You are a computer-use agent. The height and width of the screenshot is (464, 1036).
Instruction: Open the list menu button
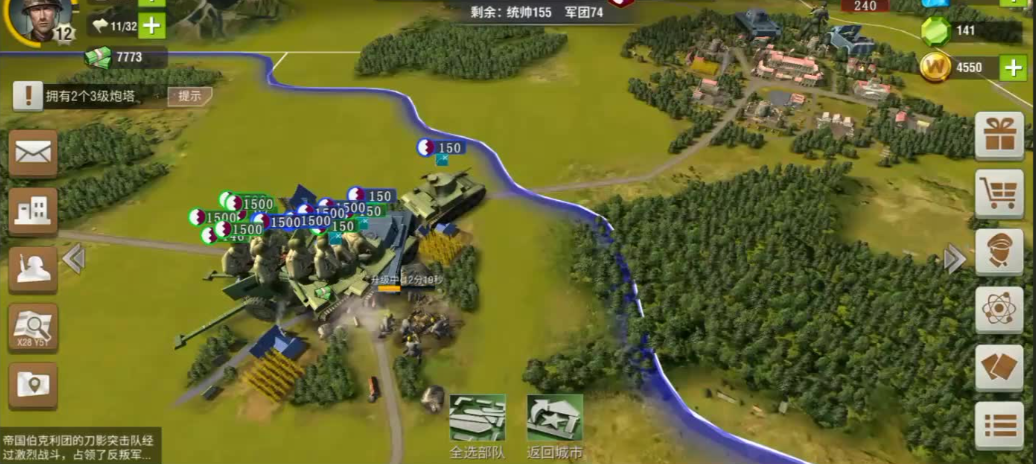tap(999, 425)
